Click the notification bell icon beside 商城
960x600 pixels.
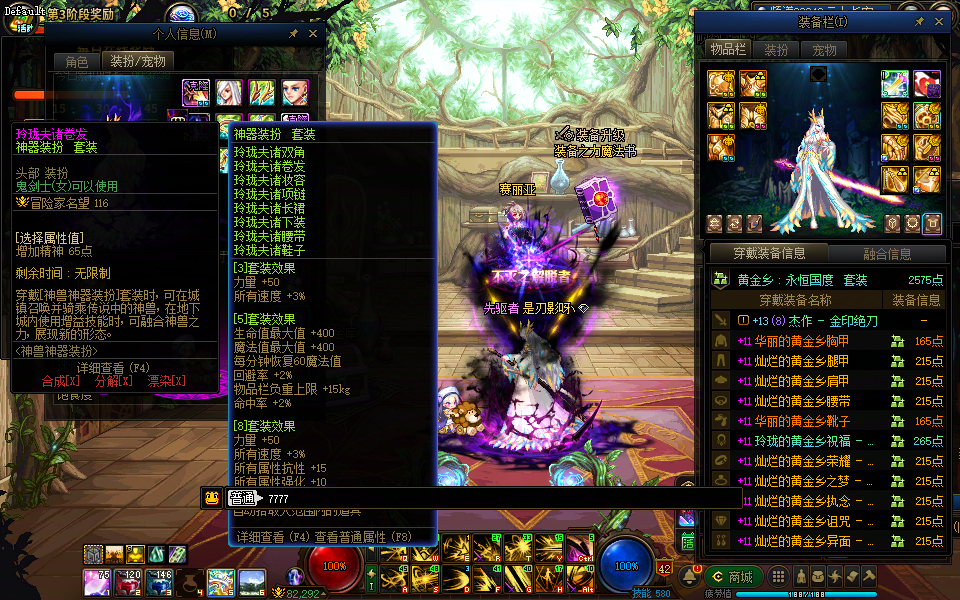coord(689,576)
